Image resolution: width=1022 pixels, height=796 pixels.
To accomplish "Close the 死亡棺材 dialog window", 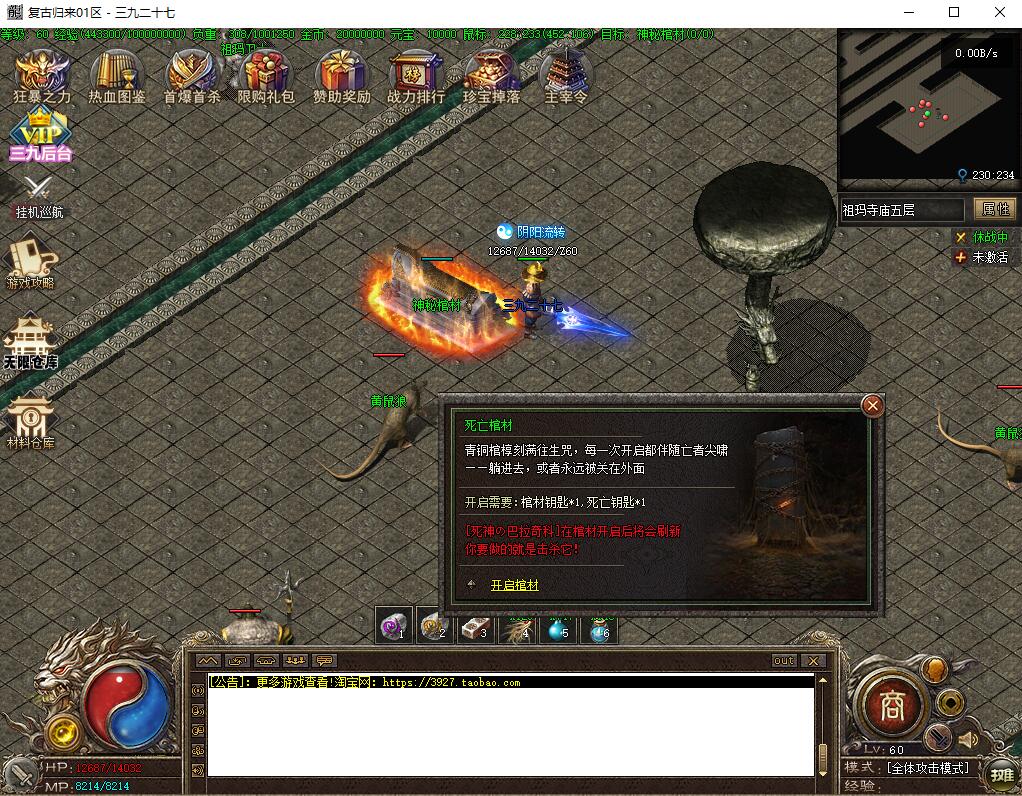I will click(x=872, y=405).
